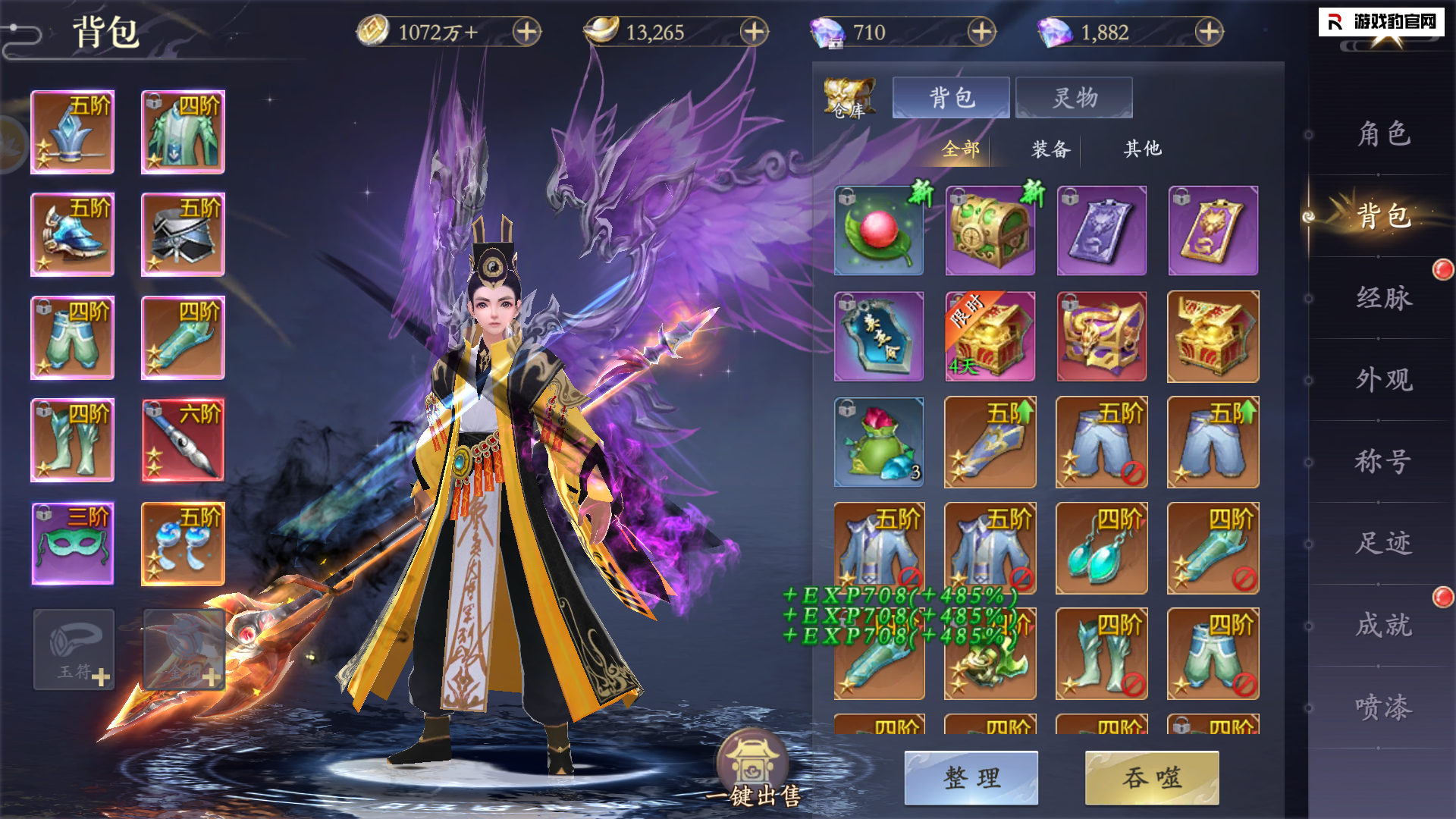Screen dimensions: 1456x819
Task: Show the 其他 item category
Action: point(1142,149)
